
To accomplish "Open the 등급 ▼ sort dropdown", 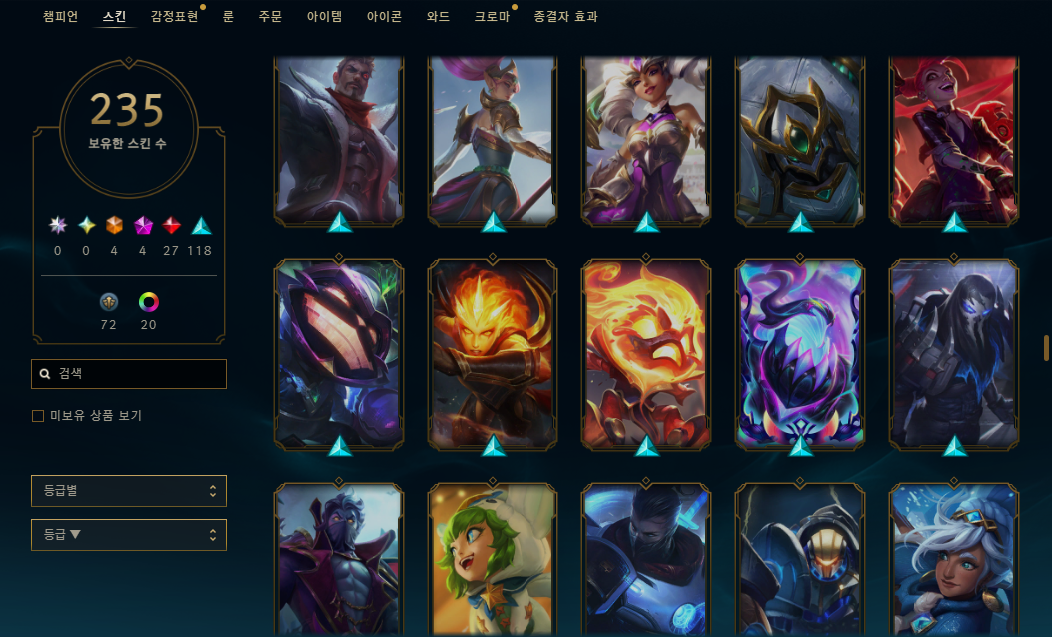I will click(129, 535).
